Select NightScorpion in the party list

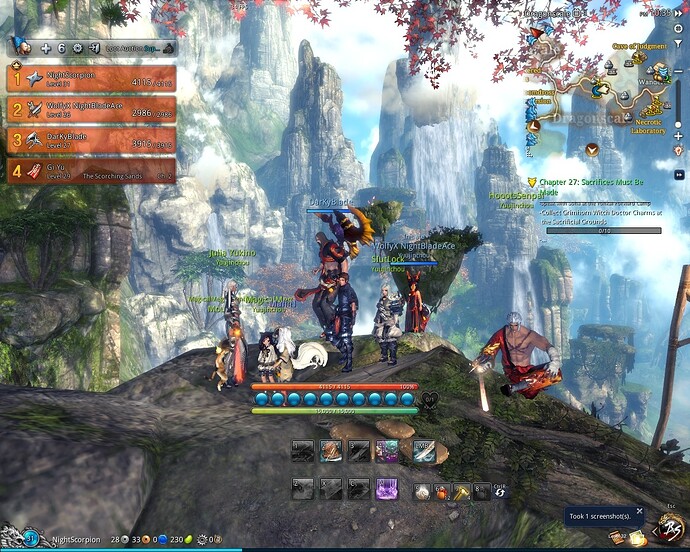click(92, 79)
